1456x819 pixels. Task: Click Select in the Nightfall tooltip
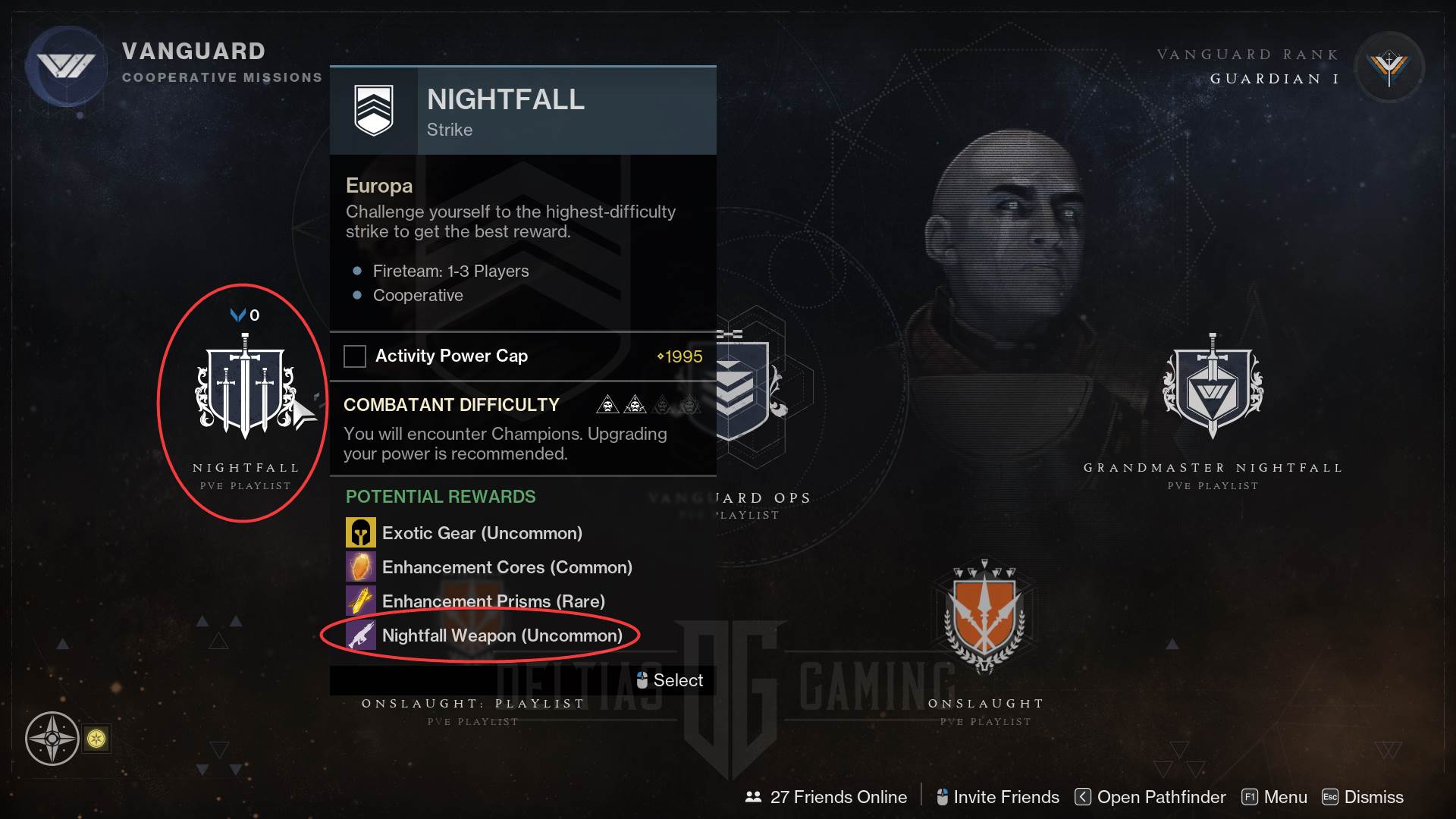coord(670,680)
